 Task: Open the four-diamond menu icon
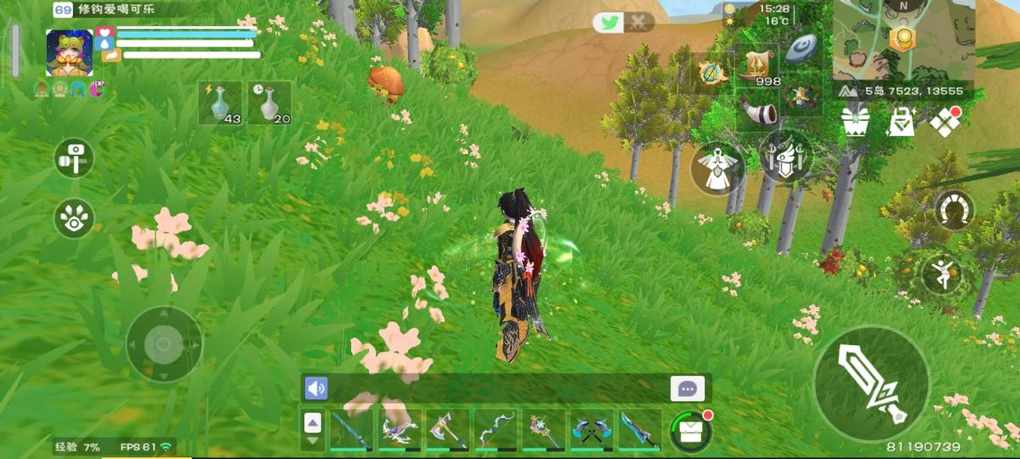(945, 122)
